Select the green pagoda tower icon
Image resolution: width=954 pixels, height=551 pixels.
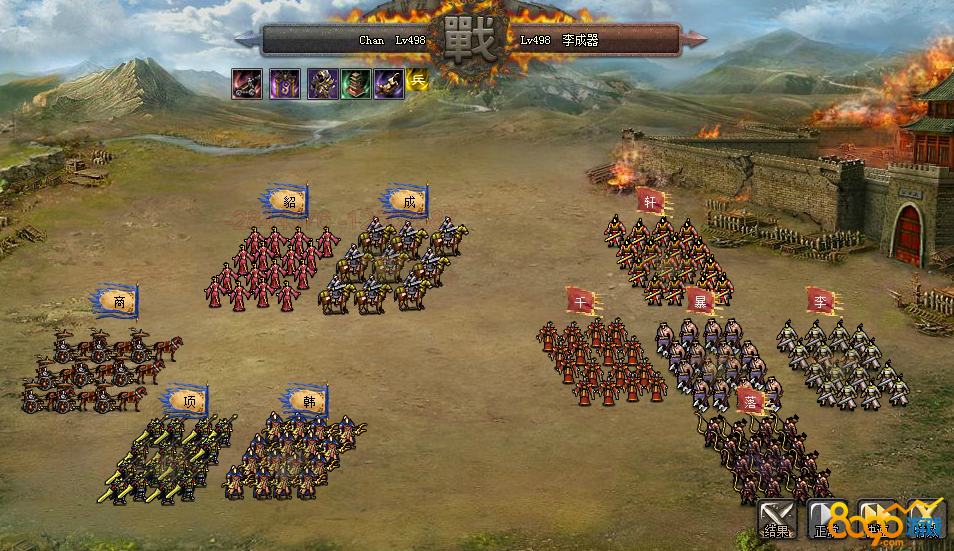click(x=355, y=84)
